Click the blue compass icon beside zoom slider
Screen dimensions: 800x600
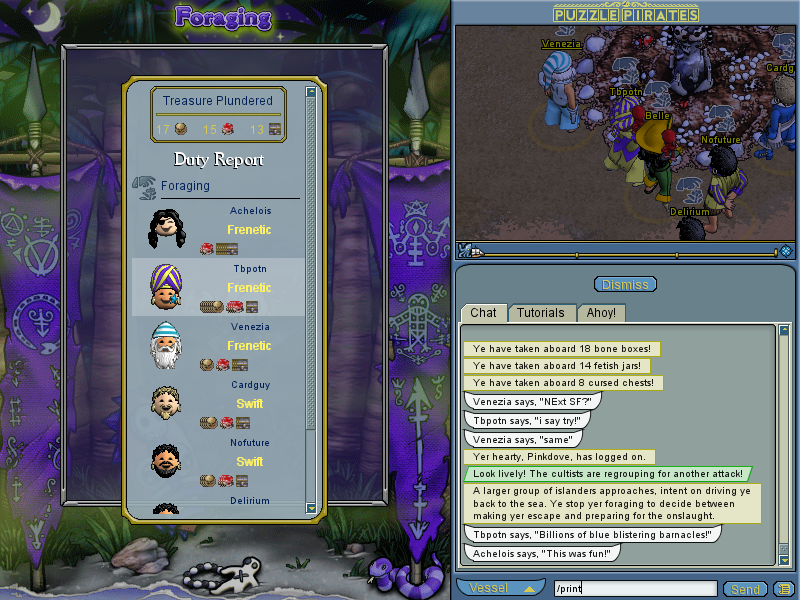click(x=786, y=250)
